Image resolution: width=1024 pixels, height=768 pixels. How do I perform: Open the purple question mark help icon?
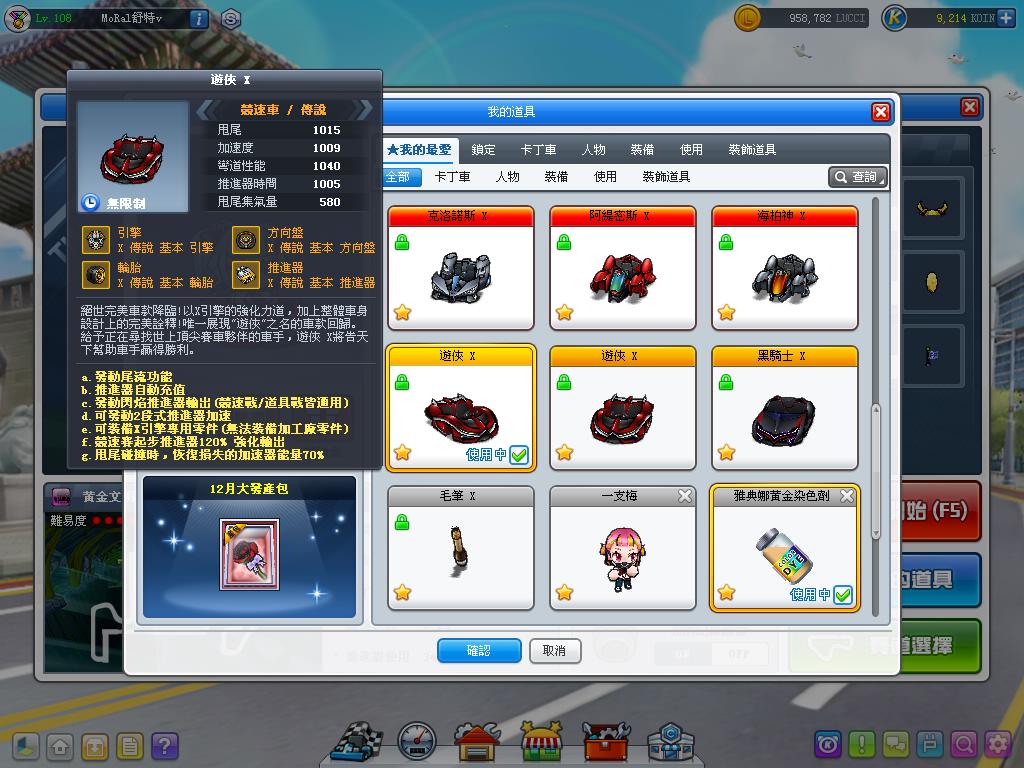click(164, 745)
